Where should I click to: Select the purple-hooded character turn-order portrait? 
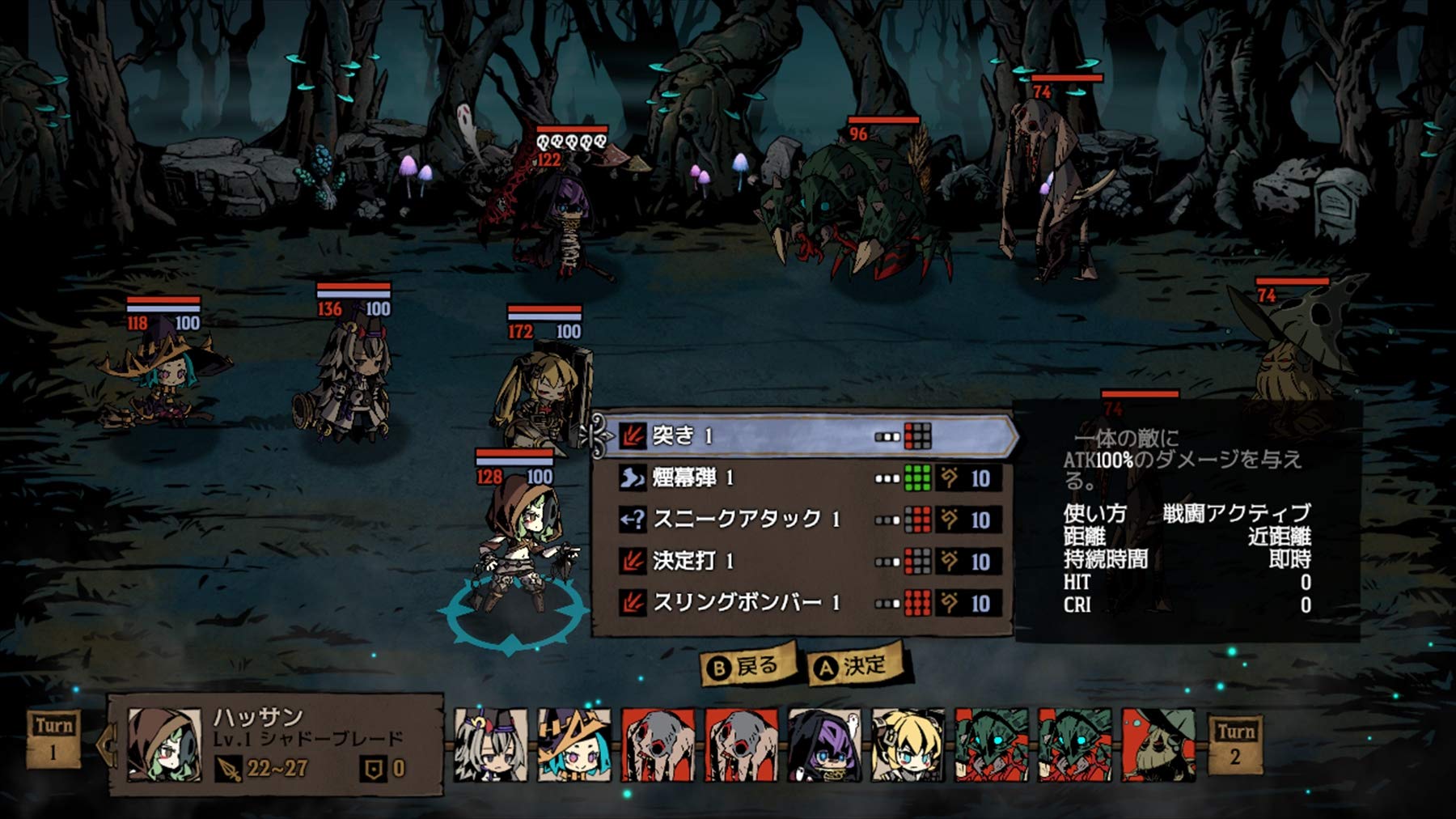click(x=825, y=745)
